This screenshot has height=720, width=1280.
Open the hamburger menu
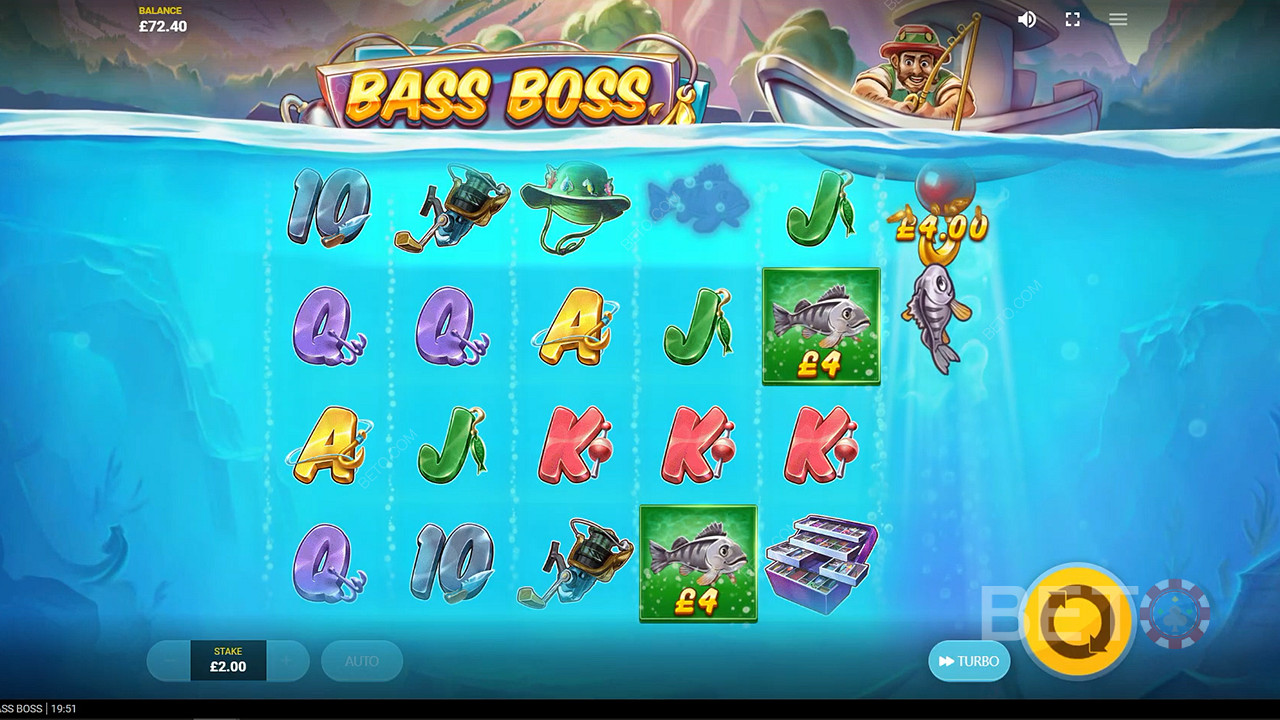[x=1118, y=19]
